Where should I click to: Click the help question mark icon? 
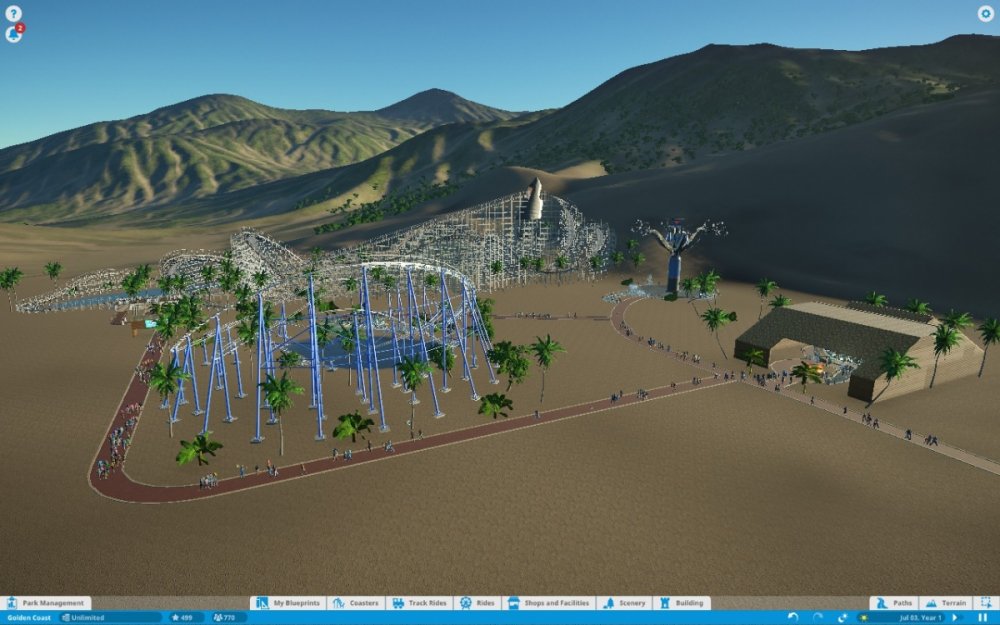[13, 14]
